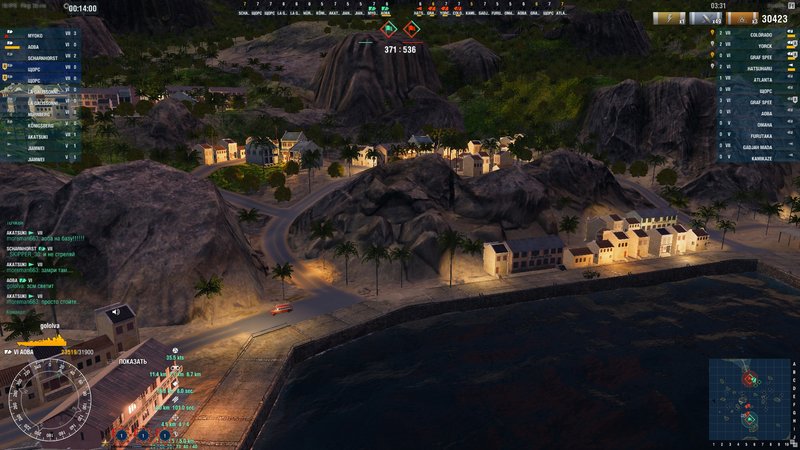Open the menu icon in top-right corner
800x450 pixels.
tap(790, 6)
